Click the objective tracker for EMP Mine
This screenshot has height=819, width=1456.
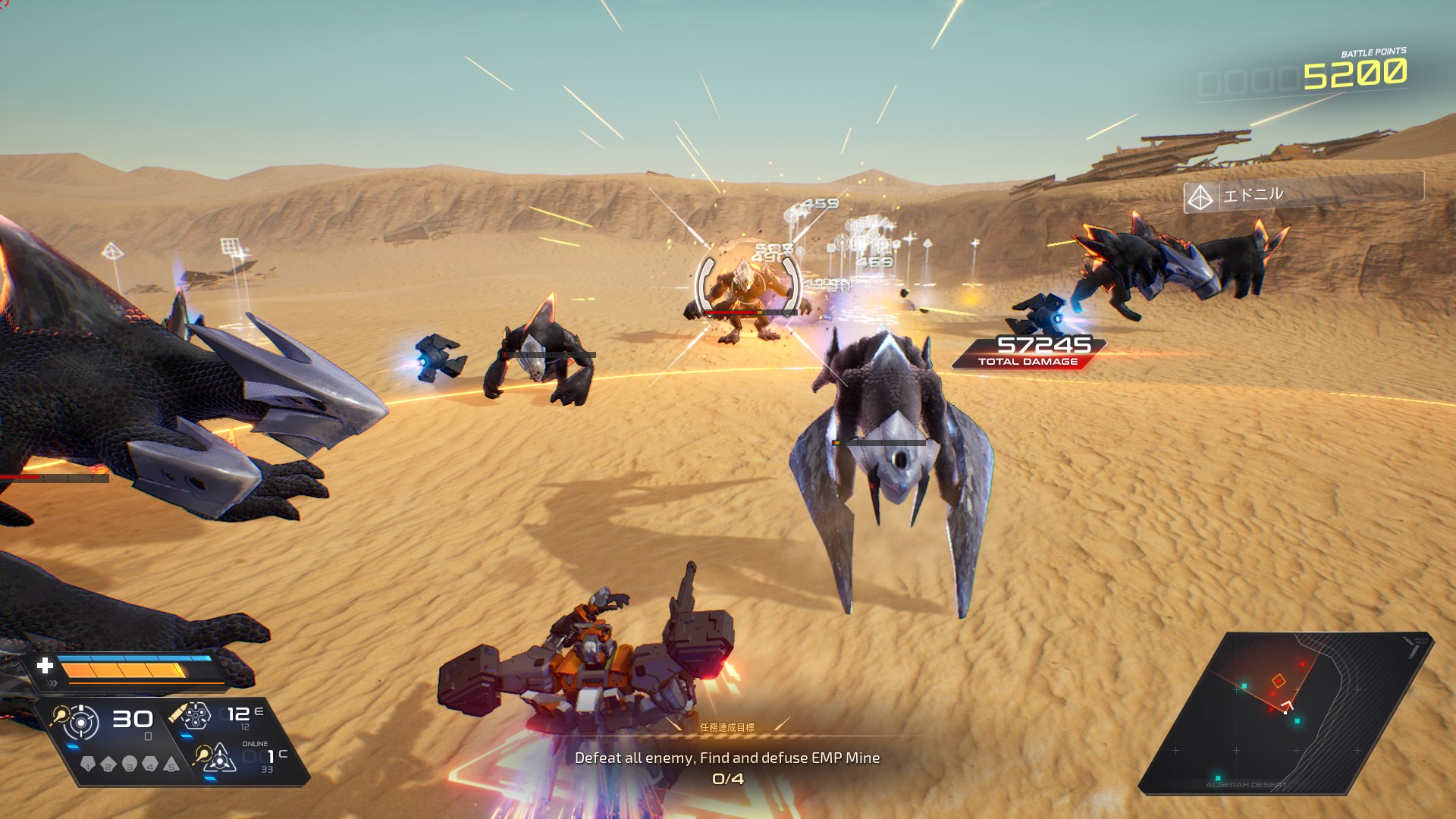727,758
